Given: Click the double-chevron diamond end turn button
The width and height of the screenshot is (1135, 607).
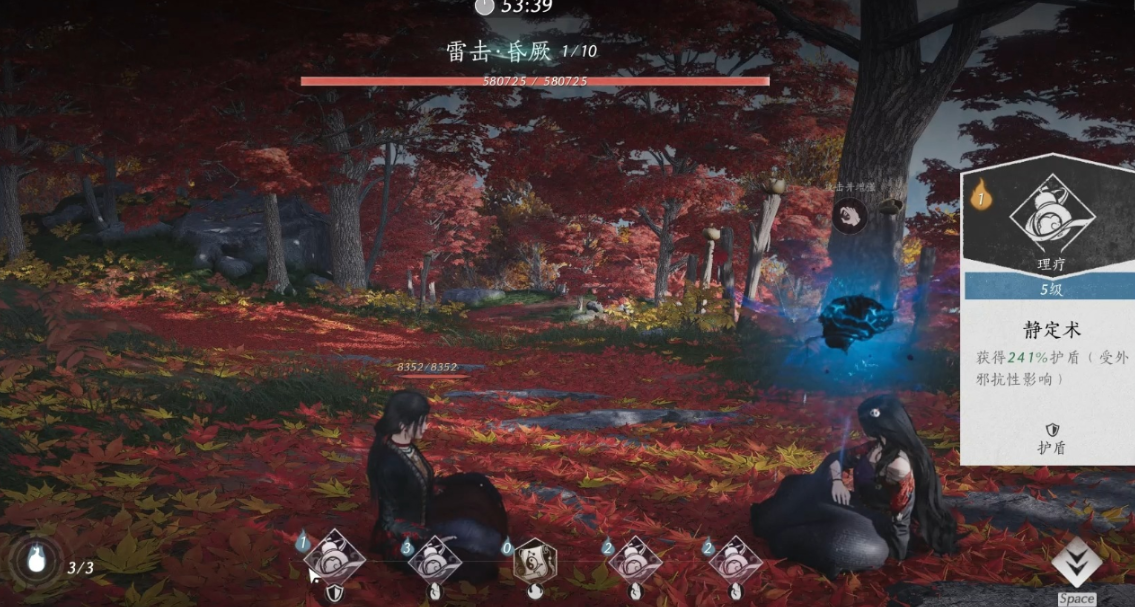Looking at the screenshot, I should tap(1076, 561).
